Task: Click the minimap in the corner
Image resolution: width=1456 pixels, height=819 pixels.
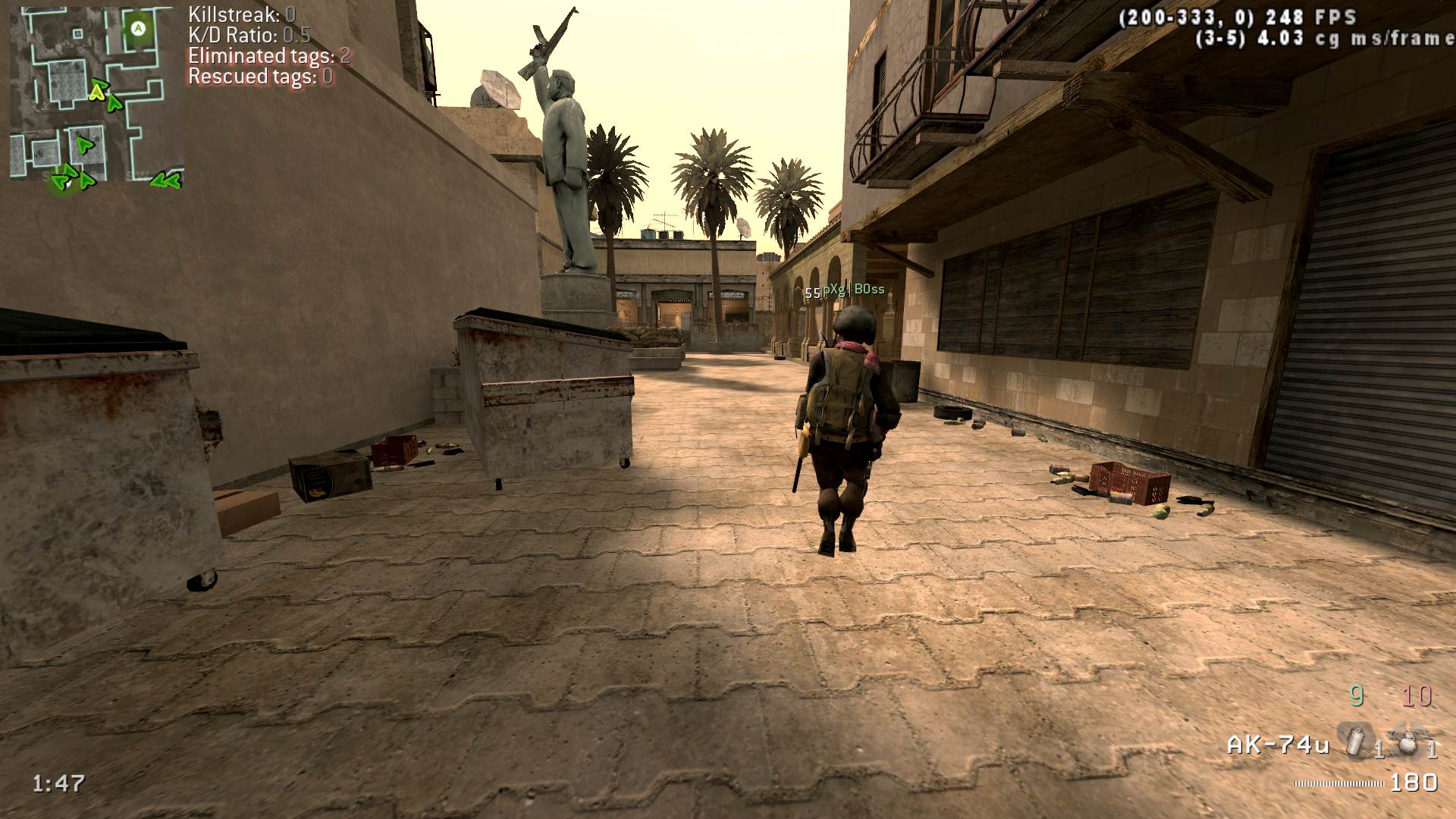Action: point(96,95)
